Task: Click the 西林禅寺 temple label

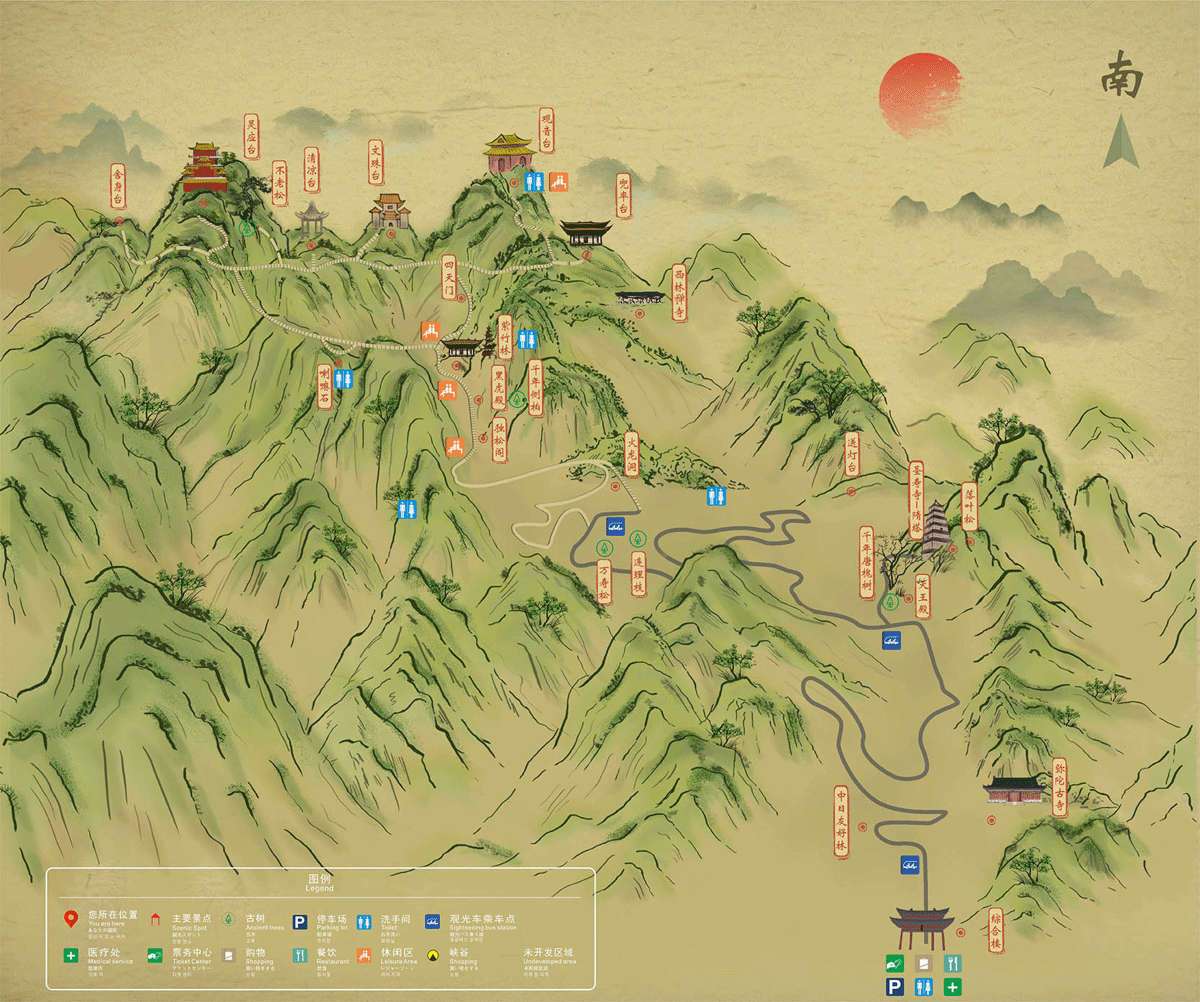Action: click(679, 293)
